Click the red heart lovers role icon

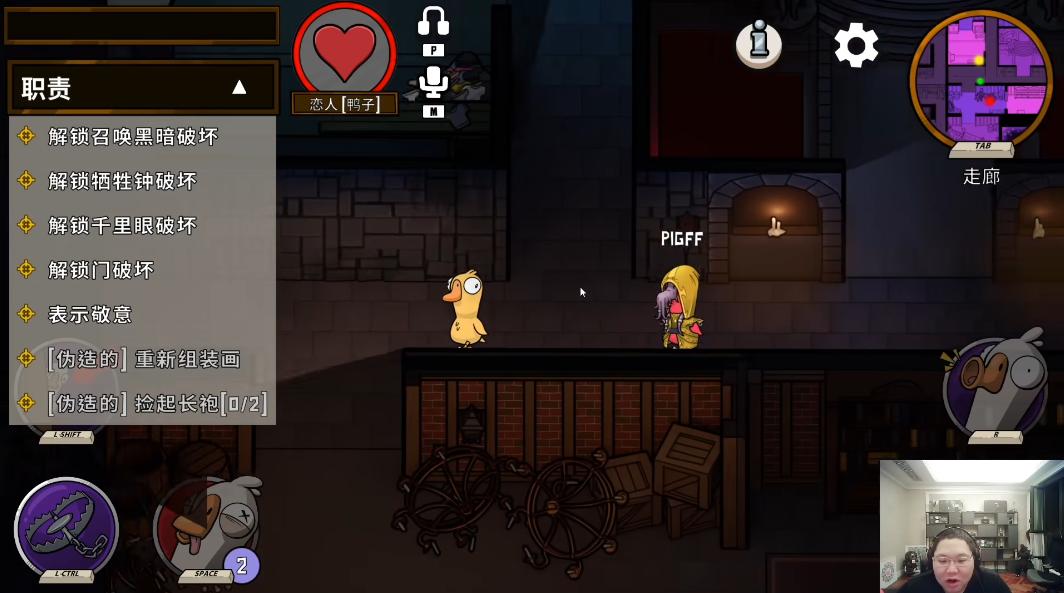coord(344,50)
